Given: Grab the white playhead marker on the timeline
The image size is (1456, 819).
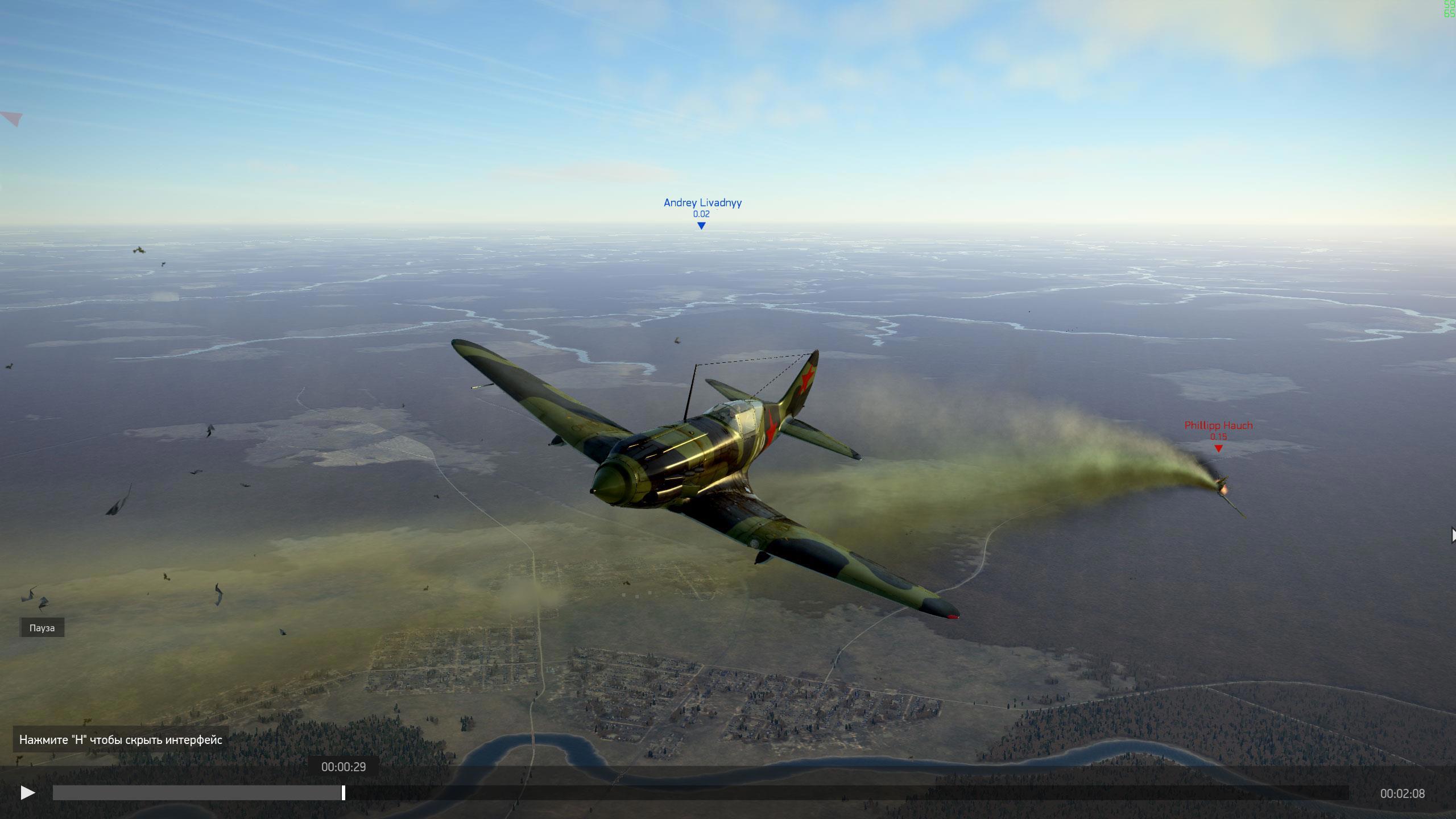Looking at the screenshot, I should tap(344, 793).
